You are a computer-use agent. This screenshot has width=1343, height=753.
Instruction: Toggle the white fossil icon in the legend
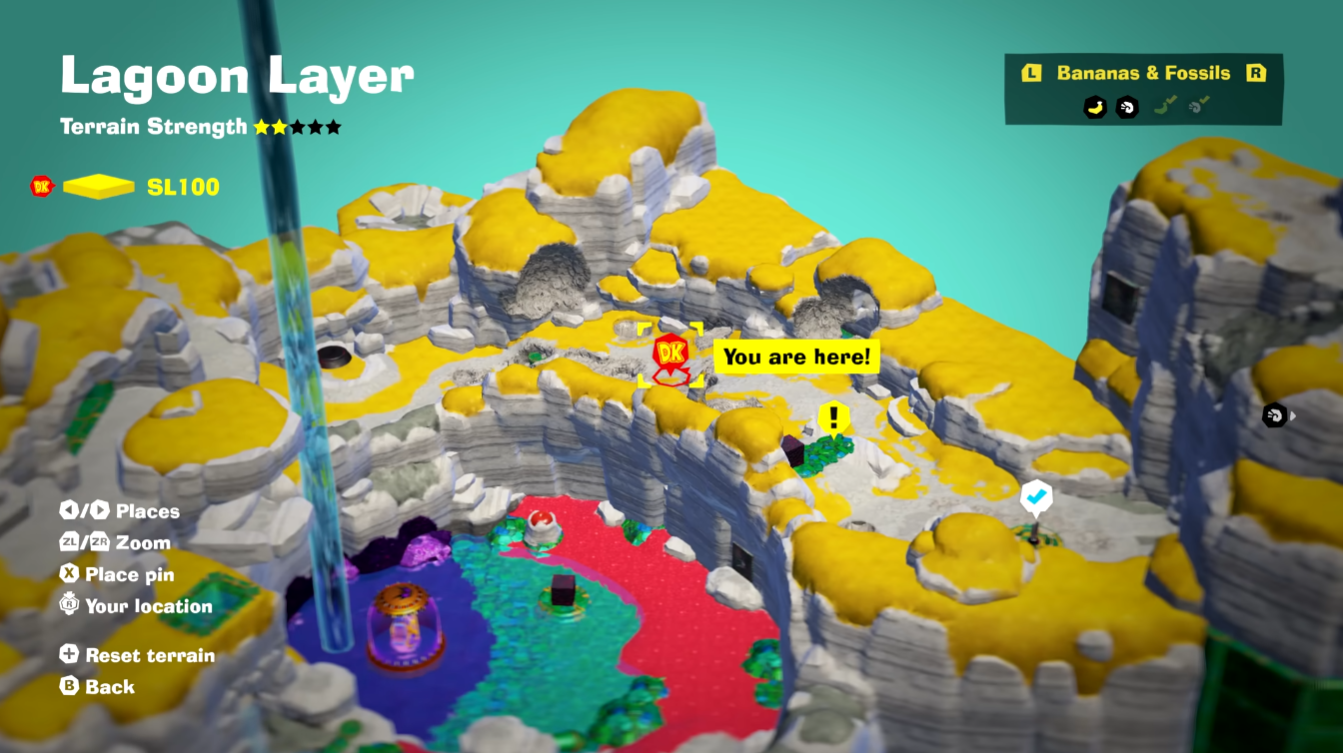pos(1127,107)
